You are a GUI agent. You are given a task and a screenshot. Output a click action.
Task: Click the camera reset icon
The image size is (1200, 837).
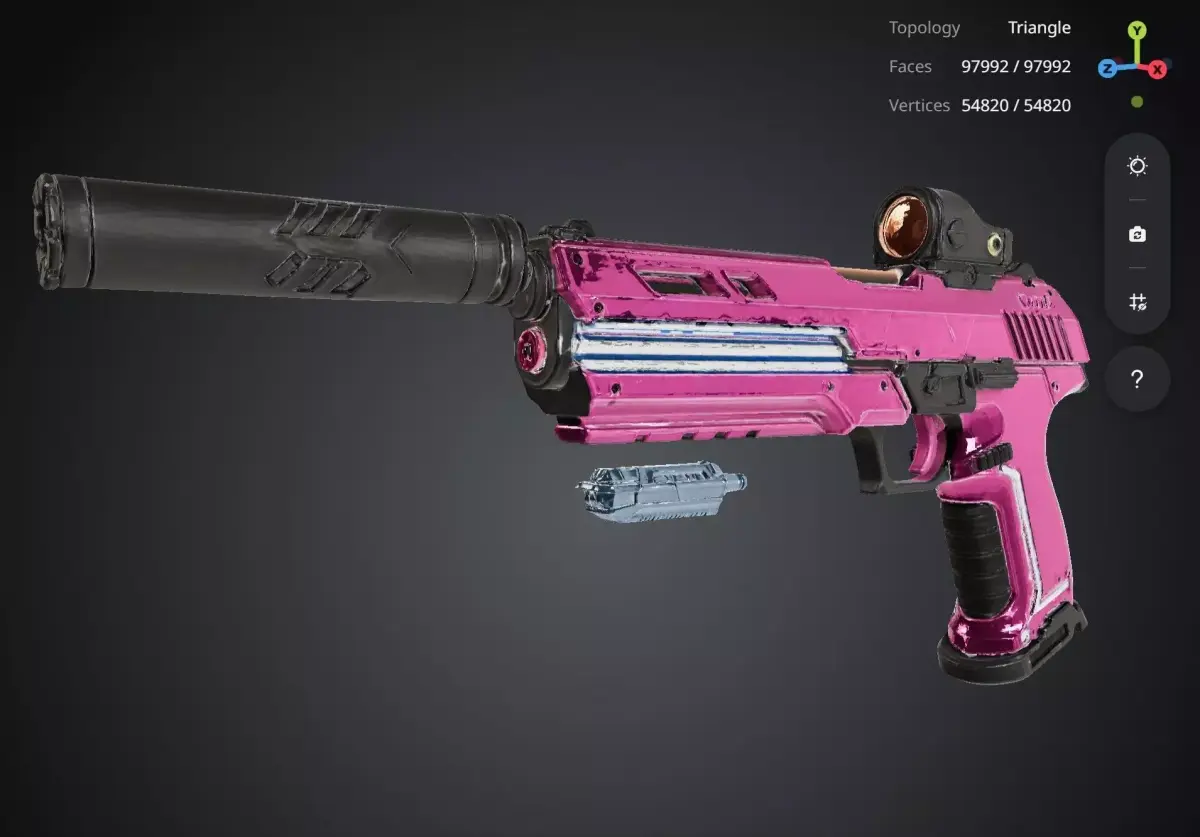(x=1137, y=234)
